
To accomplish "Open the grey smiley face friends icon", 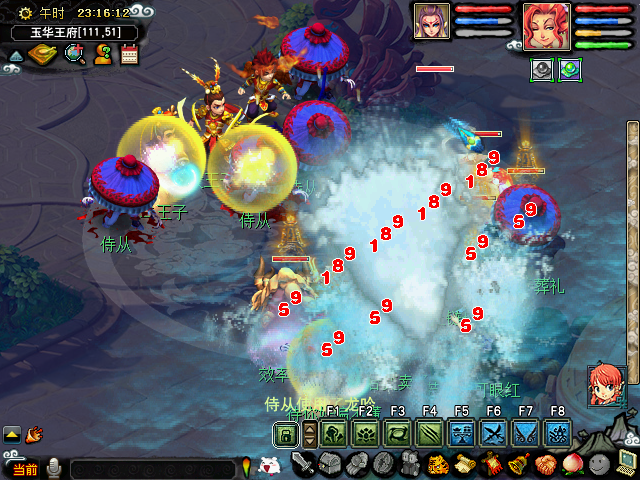I will (600, 464).
